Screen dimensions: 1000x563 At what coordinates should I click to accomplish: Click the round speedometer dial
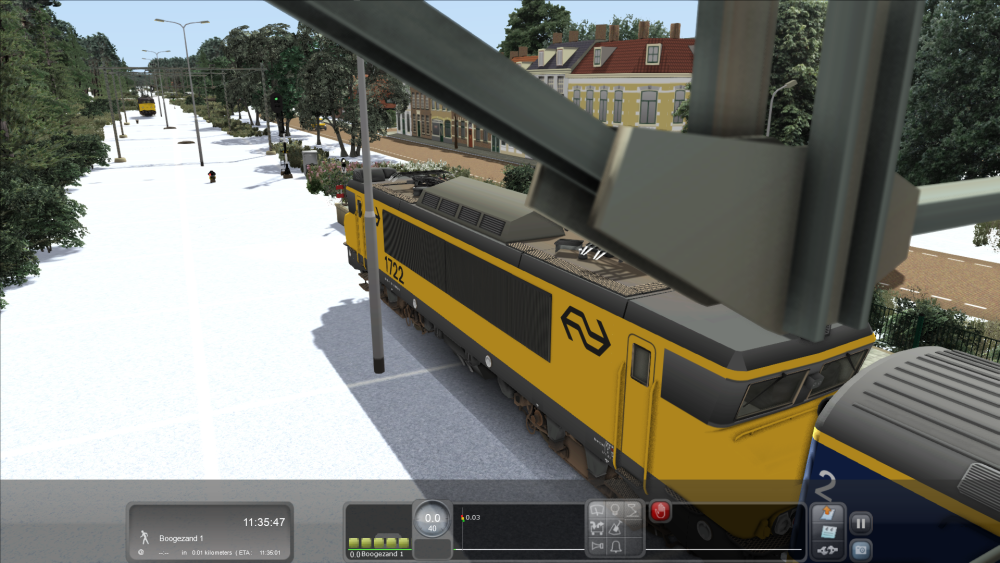coord(432,519)
